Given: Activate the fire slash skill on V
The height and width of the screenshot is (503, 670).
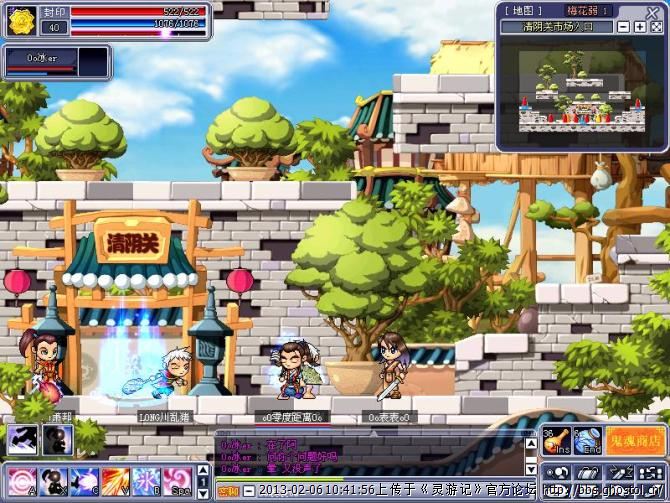Looking at the screenshot, I should pyautogui.click(x=115, y=480).
